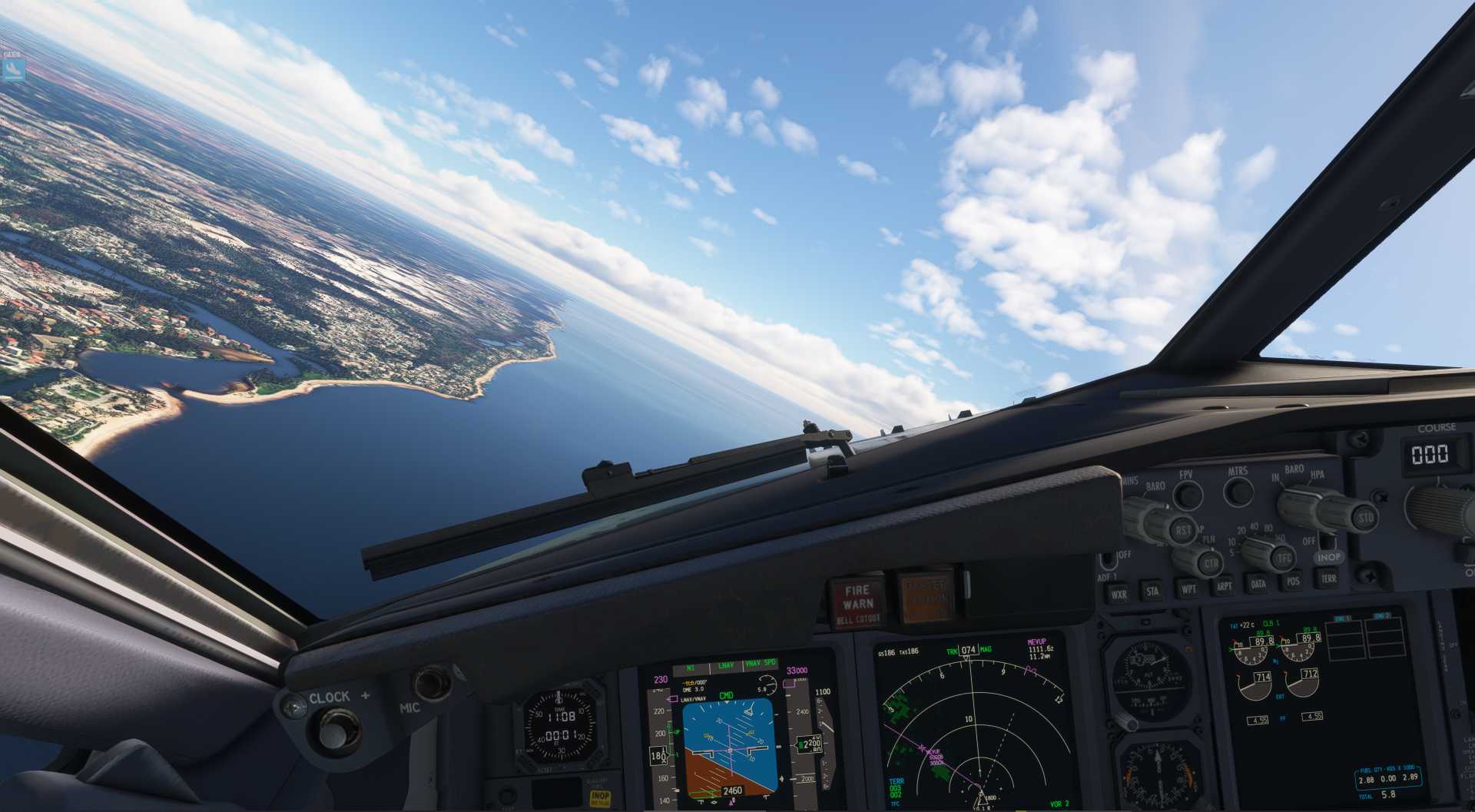Silence the FIRE WARN bell cutout light

857,599
